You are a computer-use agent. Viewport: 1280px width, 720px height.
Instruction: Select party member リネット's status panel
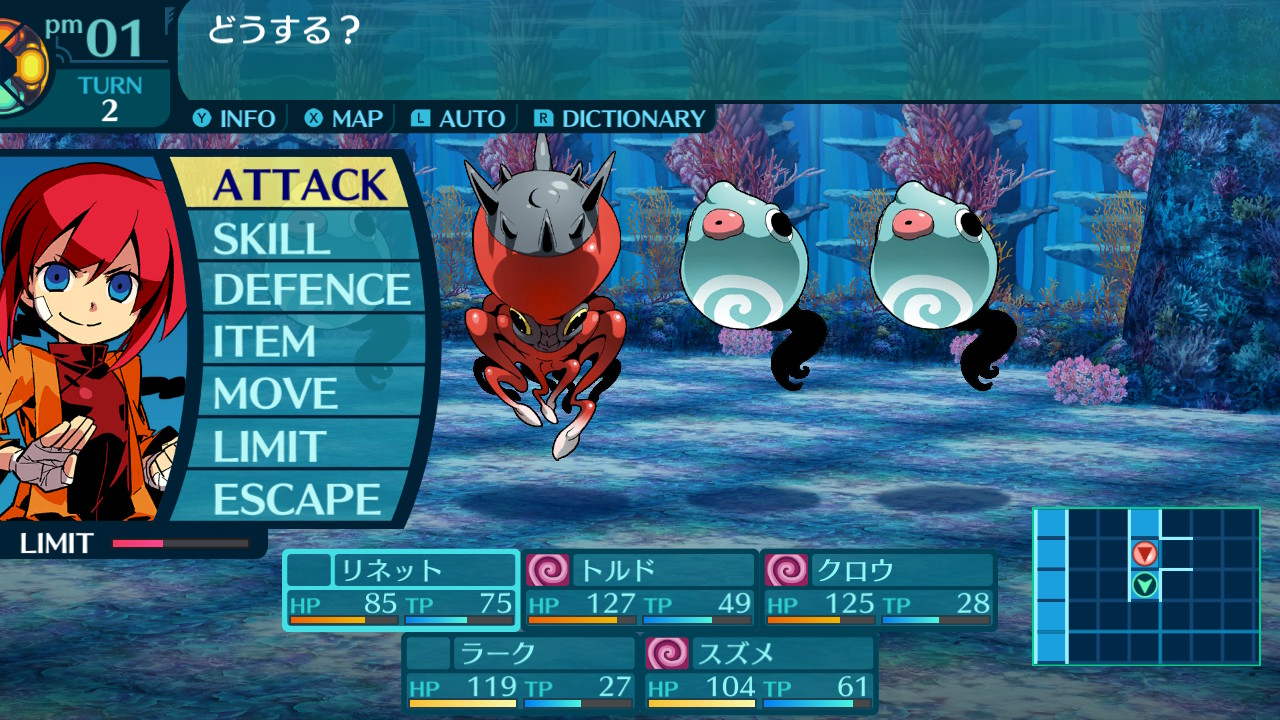coord(401,590)
